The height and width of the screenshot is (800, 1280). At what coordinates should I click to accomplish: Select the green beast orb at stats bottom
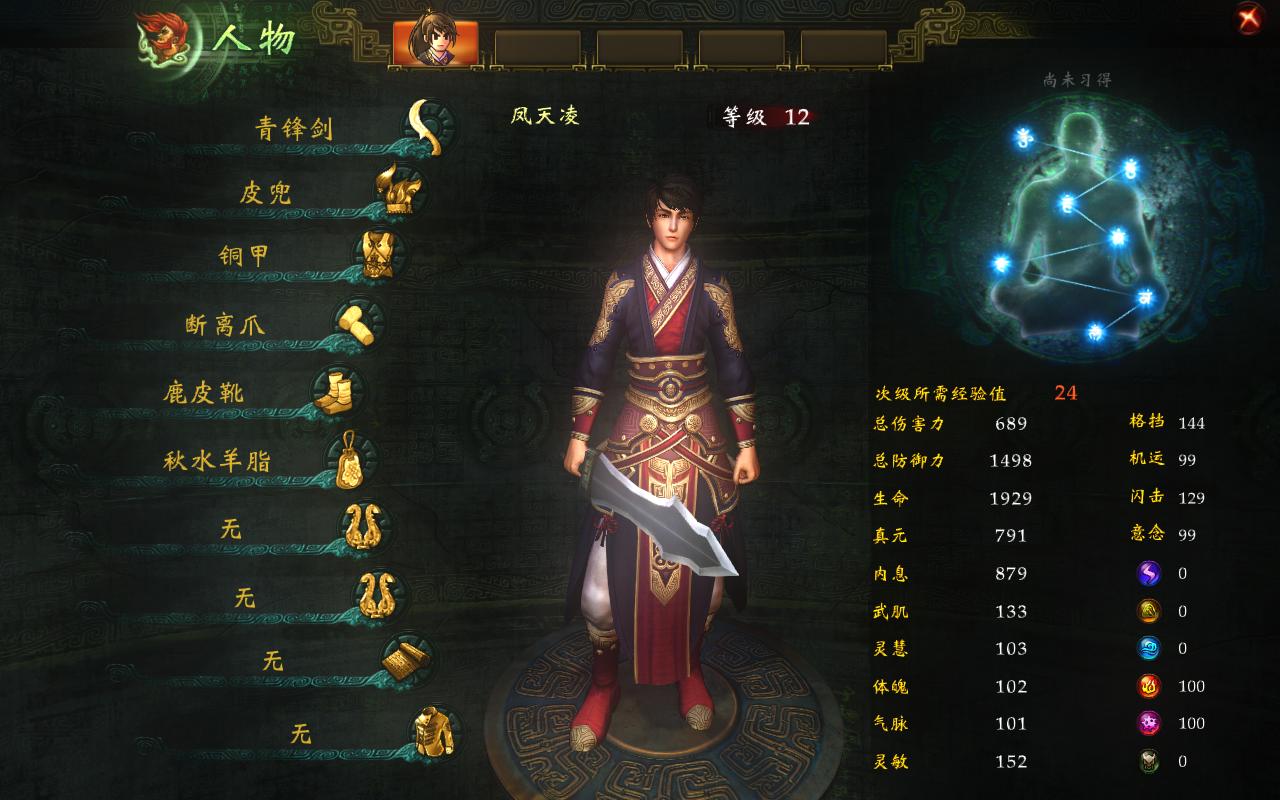coord(1148,761)
